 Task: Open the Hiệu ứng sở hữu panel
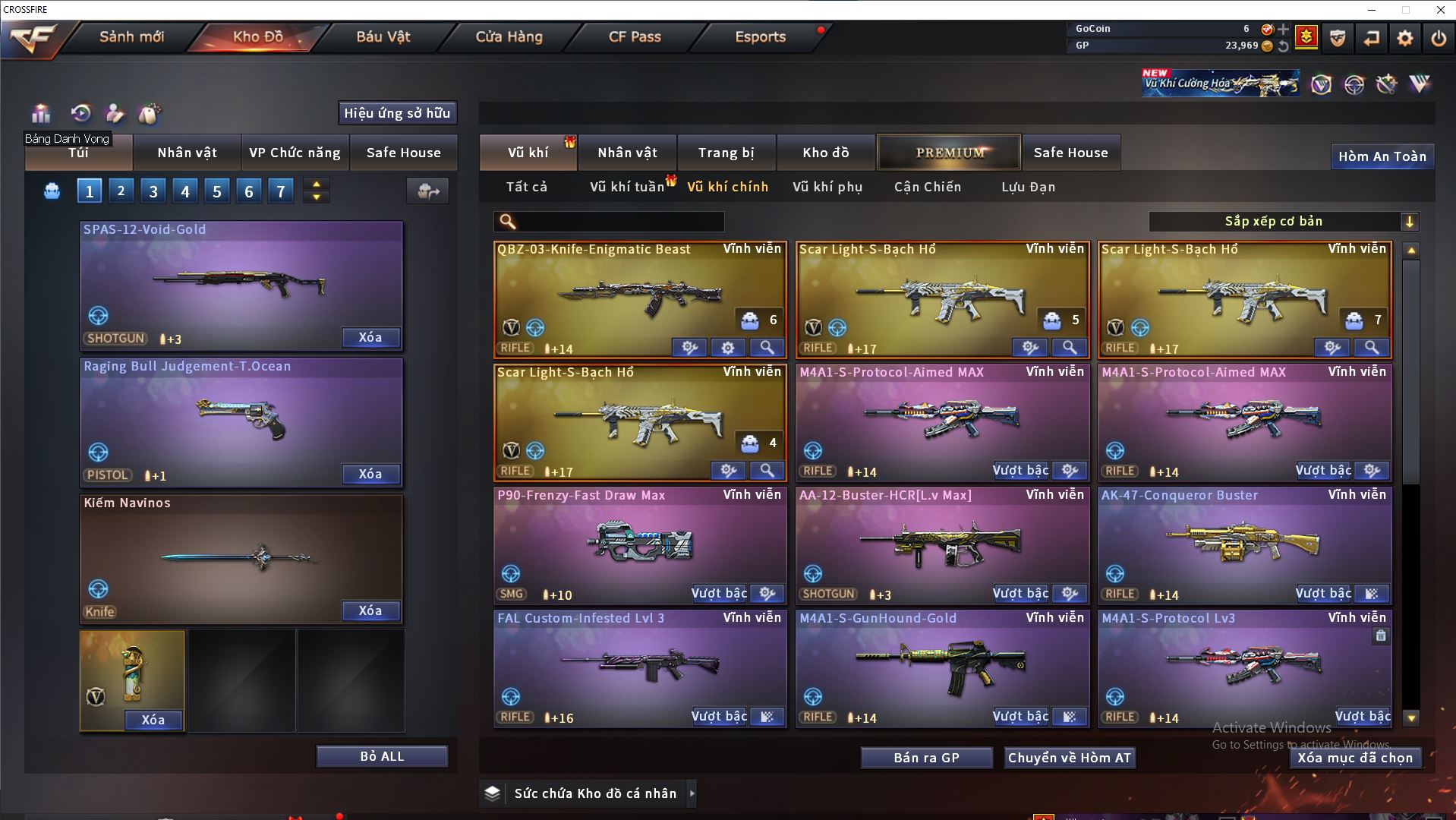[x=397, y=113]
